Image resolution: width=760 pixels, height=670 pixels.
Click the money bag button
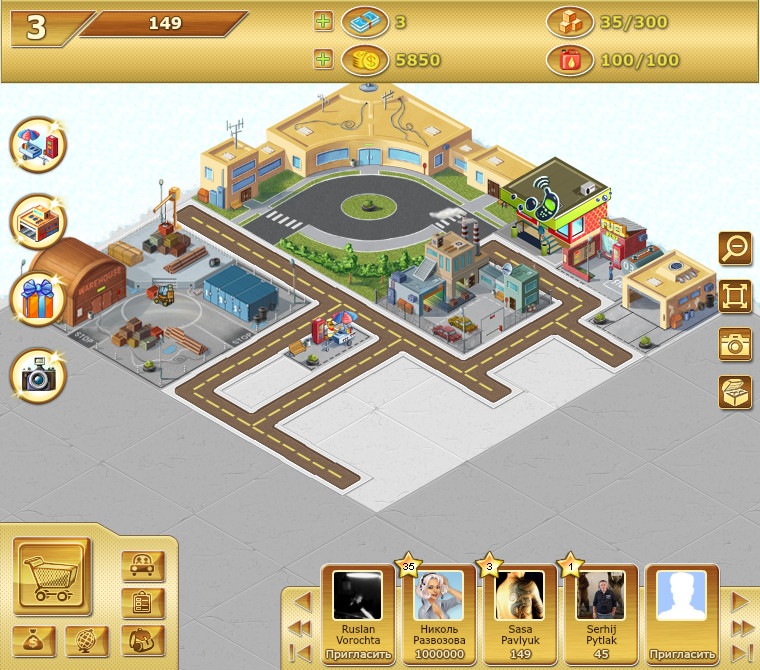tap(34, 640)
